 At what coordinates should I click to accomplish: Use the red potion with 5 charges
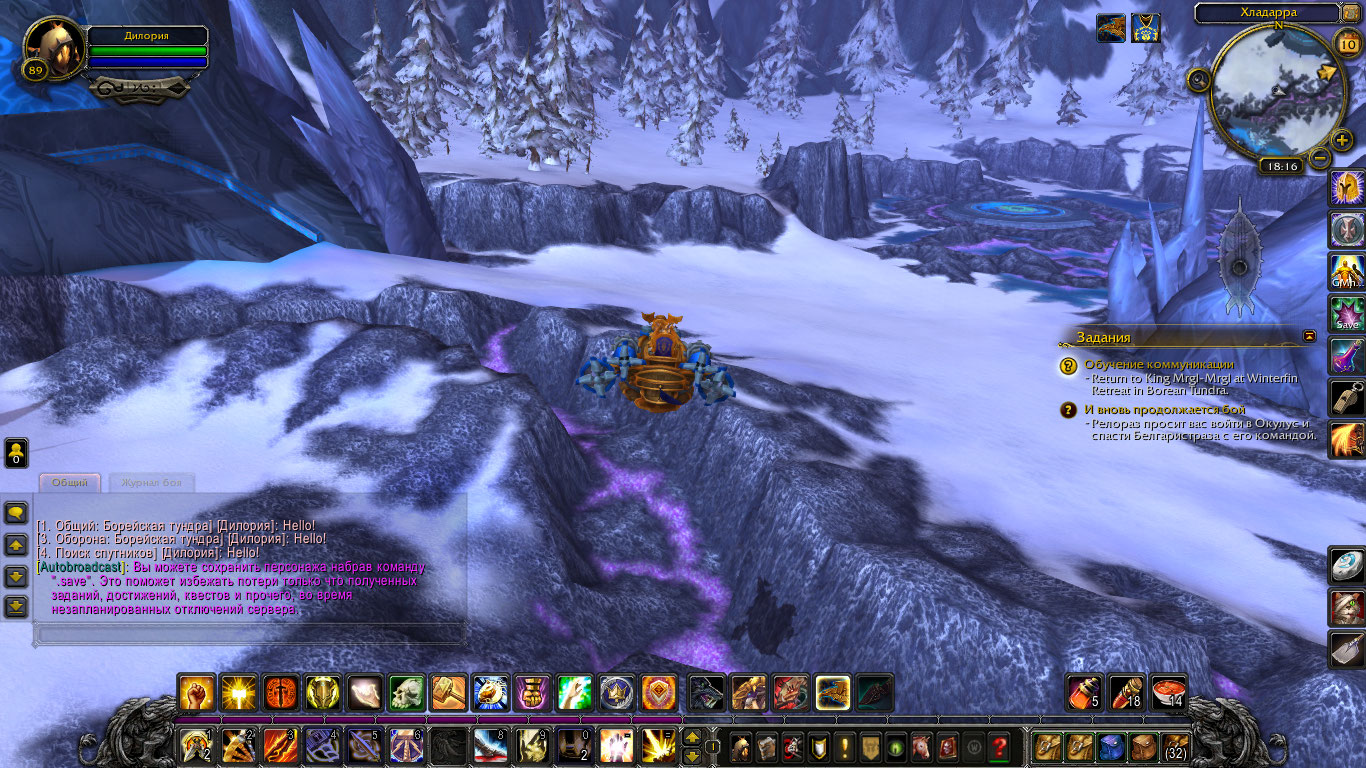pos(1084,693)
